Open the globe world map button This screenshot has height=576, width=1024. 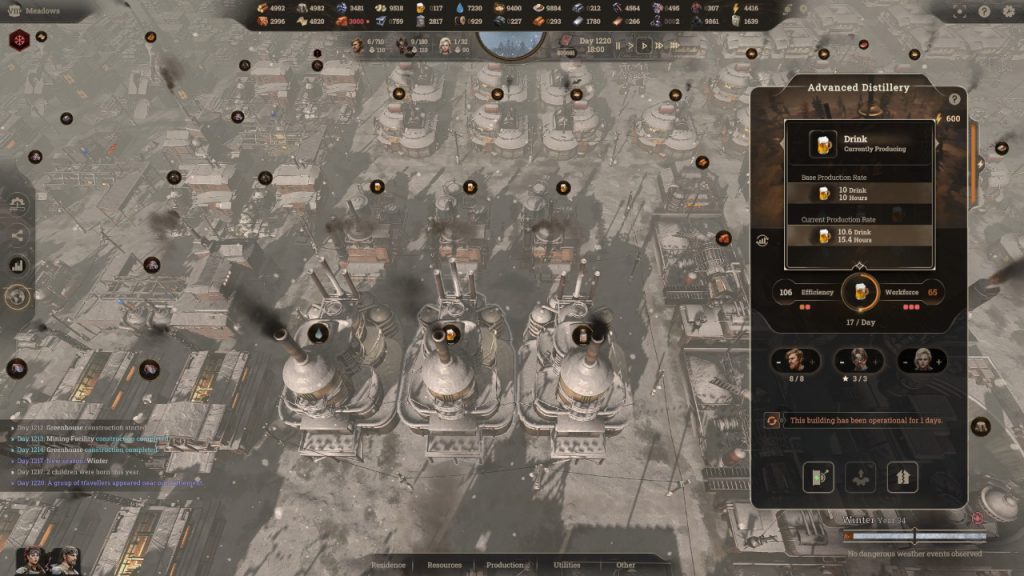click(x=17, y=296)
